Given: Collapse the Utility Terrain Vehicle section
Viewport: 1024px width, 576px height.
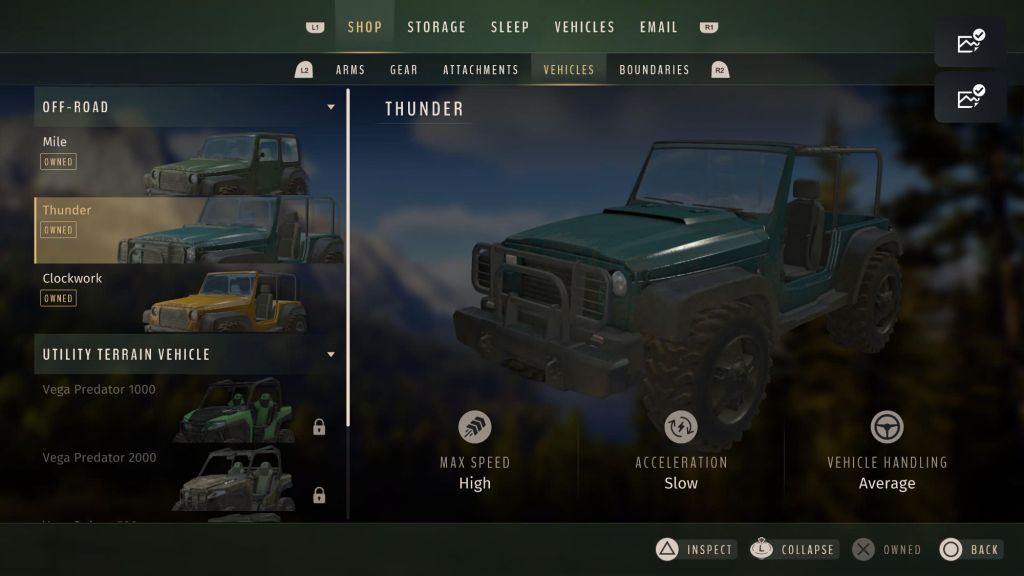Looking at the screenshot, I should (331, 354).
